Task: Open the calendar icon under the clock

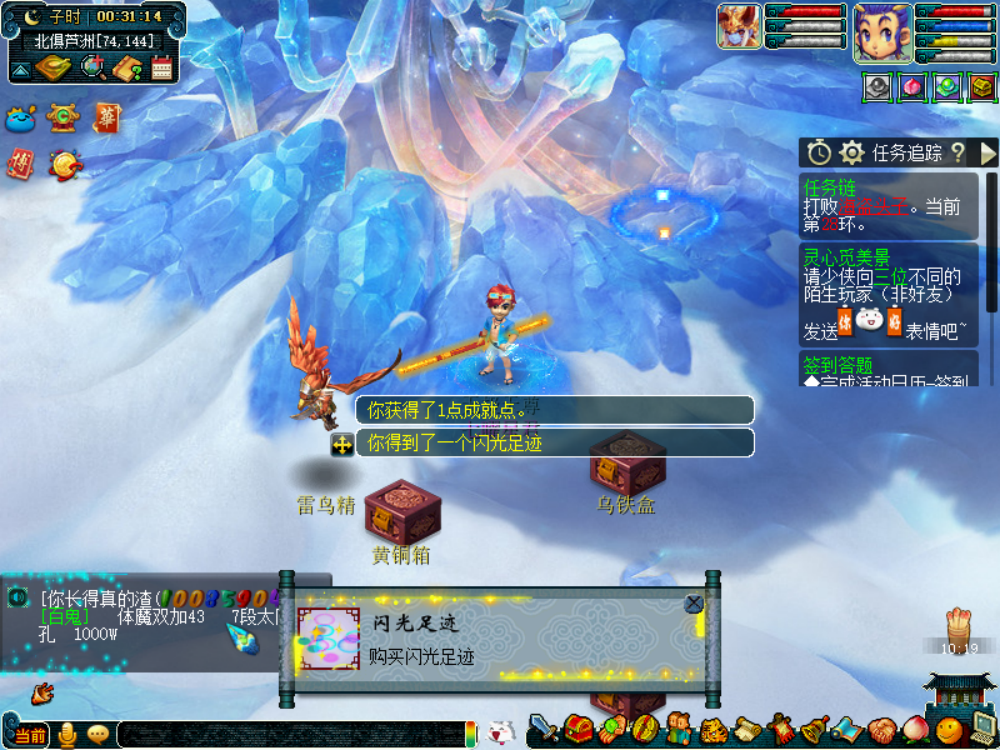Action: (162, 68)
